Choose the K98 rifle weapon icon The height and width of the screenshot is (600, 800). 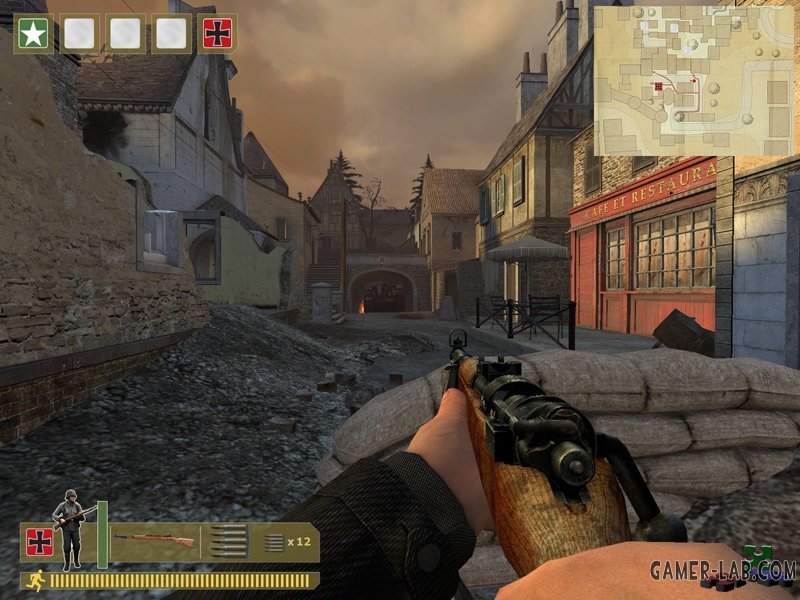(155, 541)
